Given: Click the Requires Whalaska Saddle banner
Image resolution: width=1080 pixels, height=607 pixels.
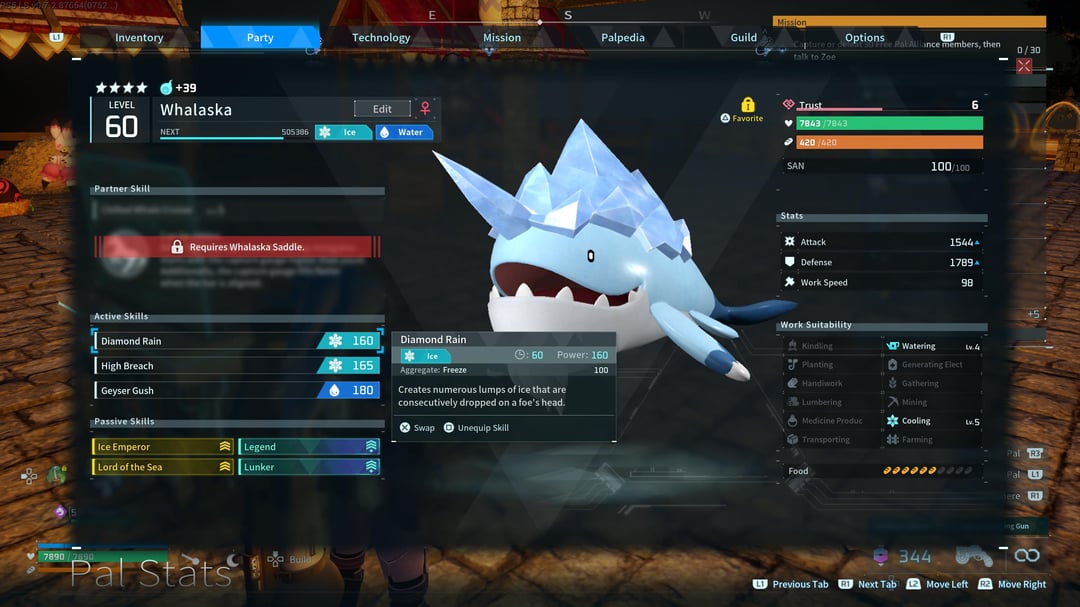Looking at the screenshot, I should tap(237, 247).
